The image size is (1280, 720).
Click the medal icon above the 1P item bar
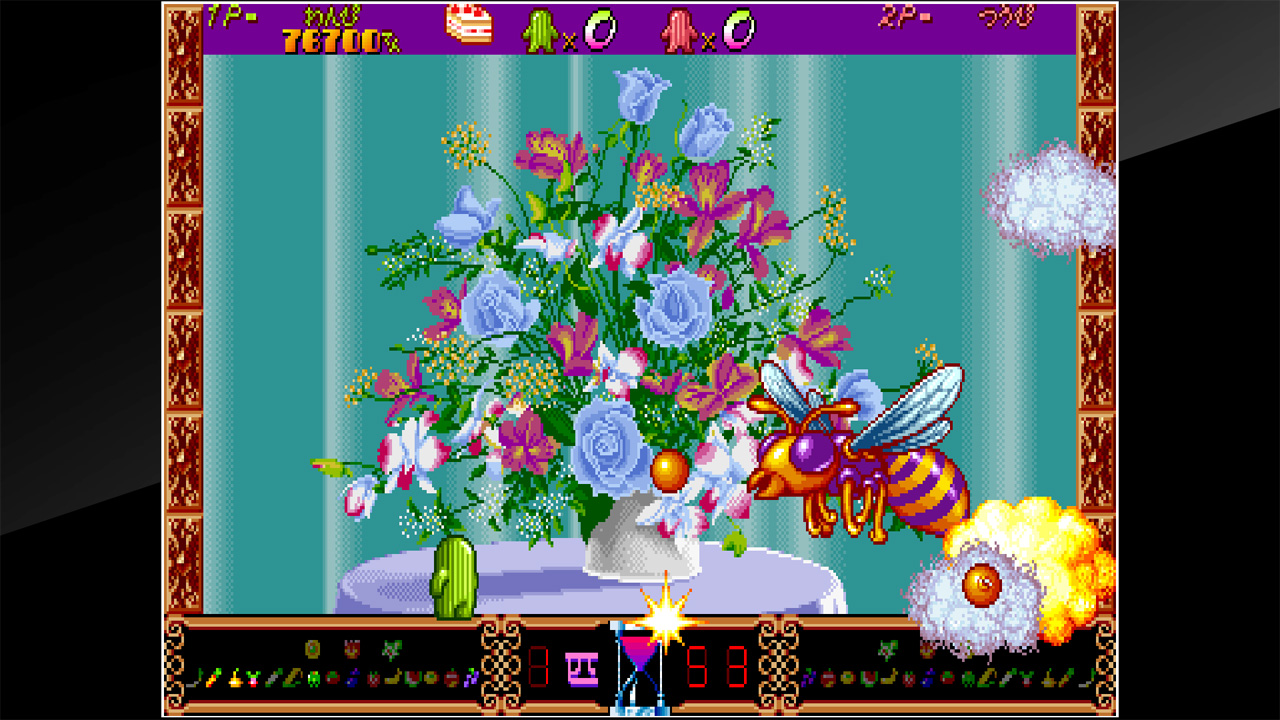(312, 648)
